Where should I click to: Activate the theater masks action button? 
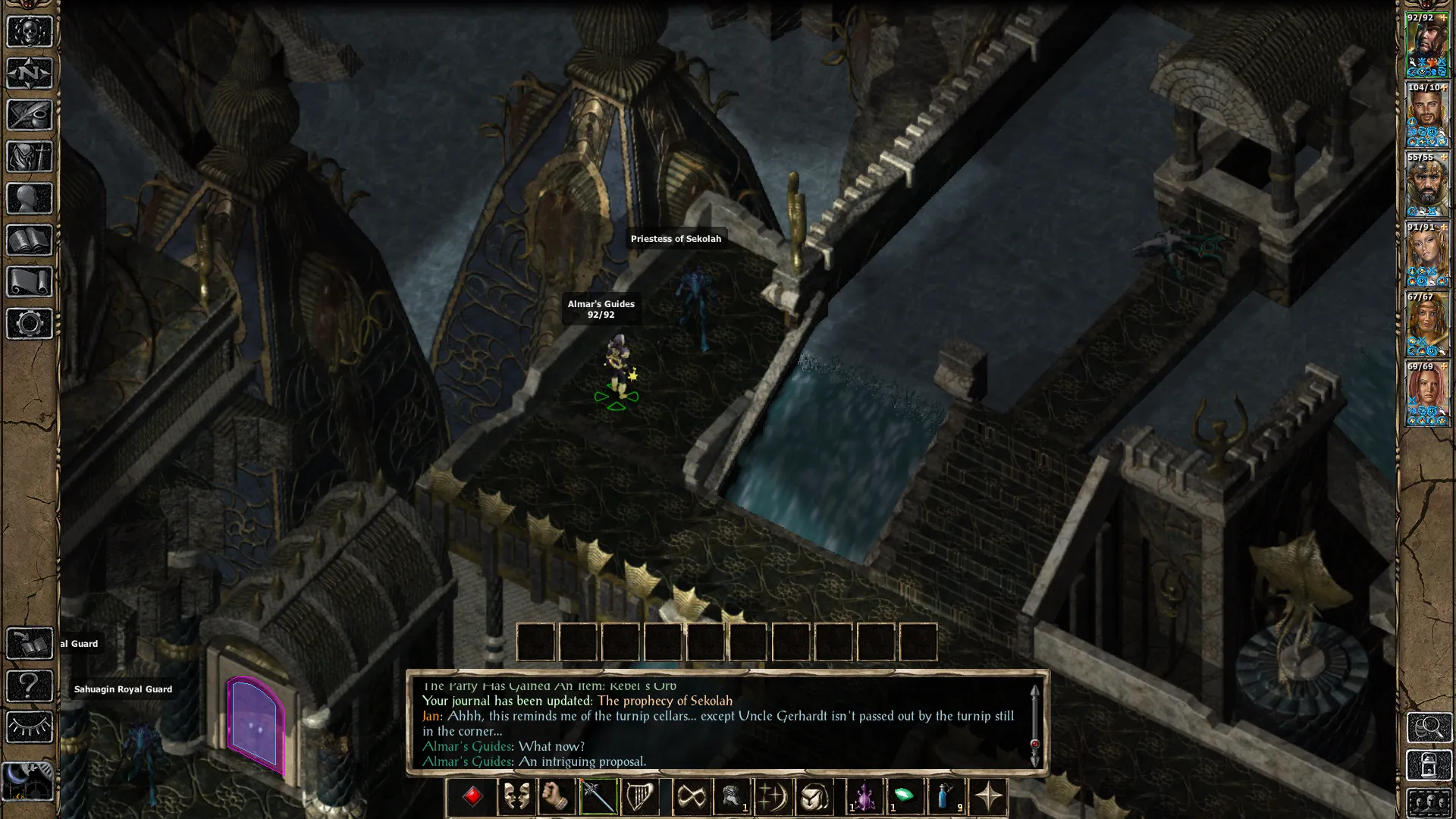click(516, 797)
